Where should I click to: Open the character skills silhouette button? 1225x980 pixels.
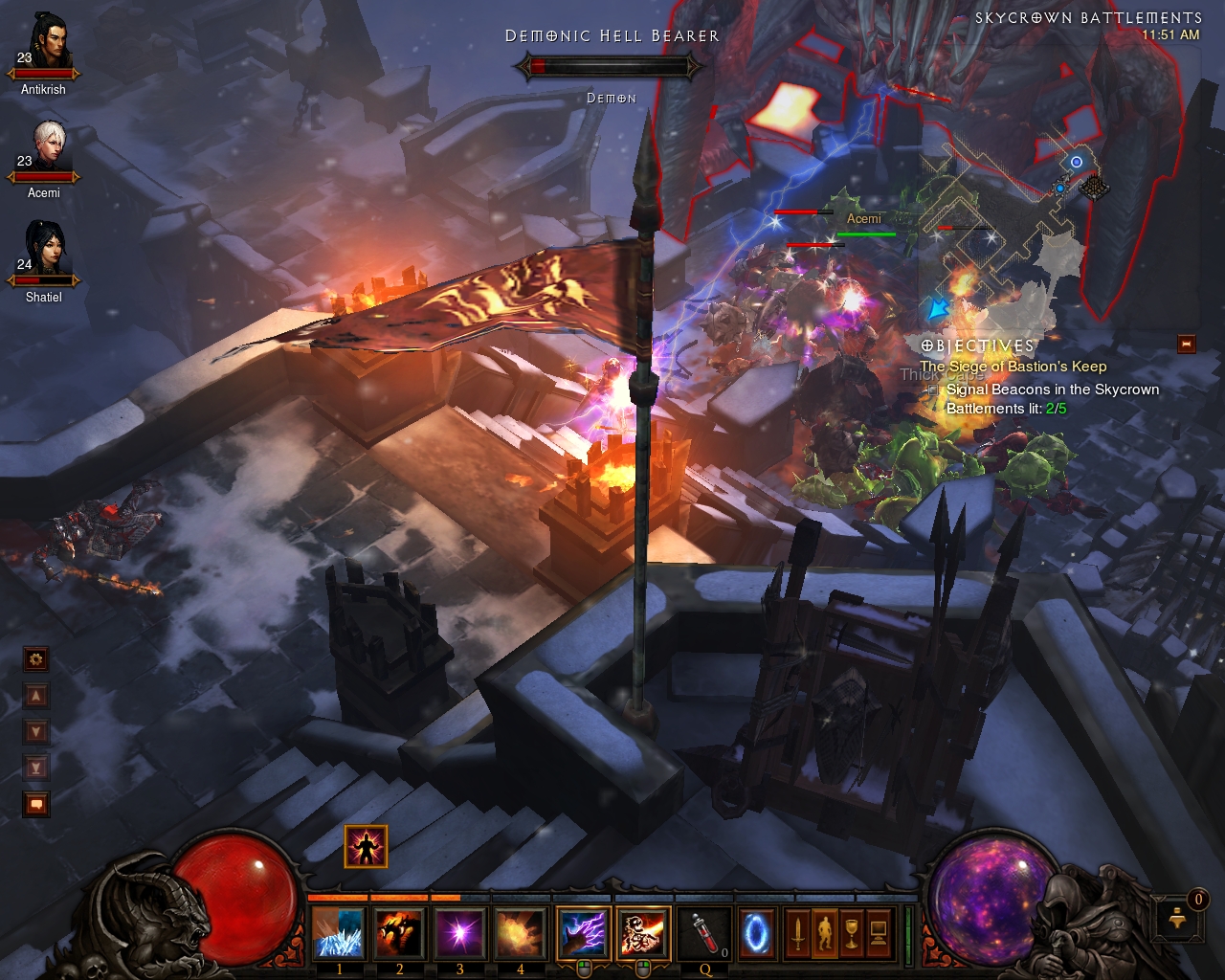[x=824, y=932]
